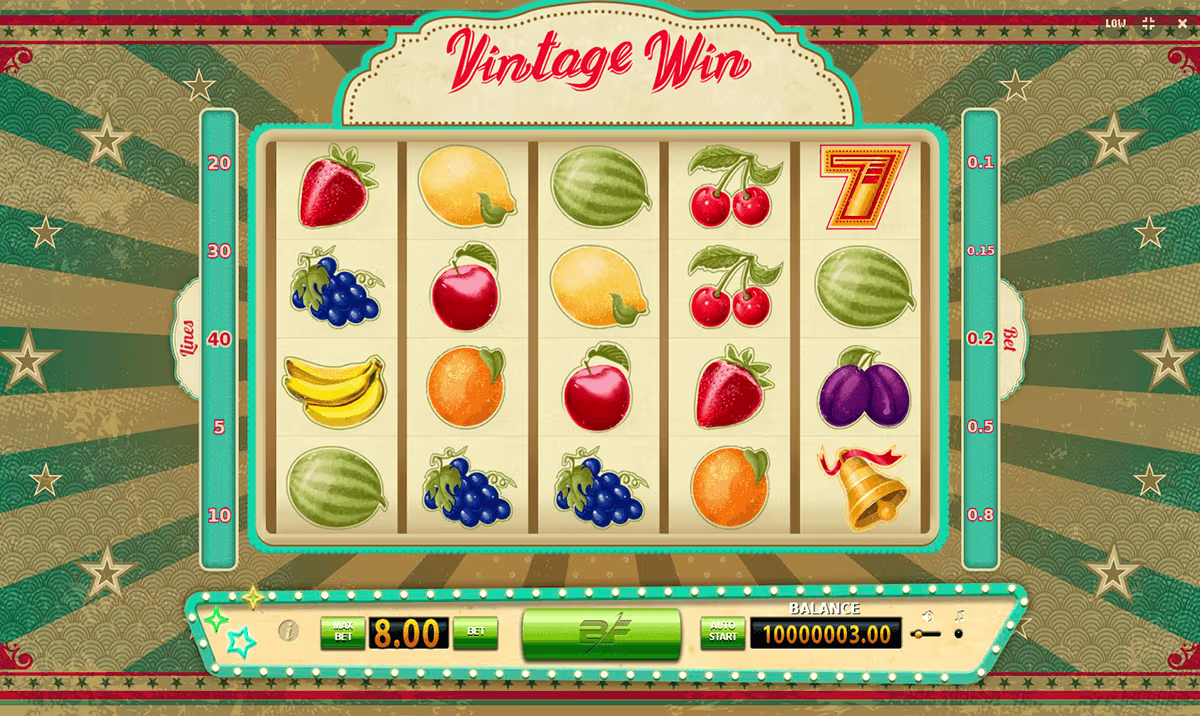Close the game with the X

(1180, 23)
